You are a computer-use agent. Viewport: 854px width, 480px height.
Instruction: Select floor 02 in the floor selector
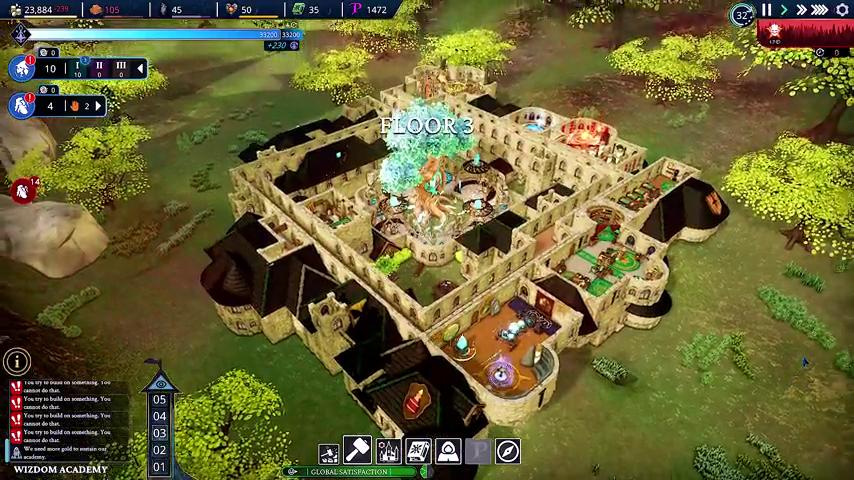159,450
